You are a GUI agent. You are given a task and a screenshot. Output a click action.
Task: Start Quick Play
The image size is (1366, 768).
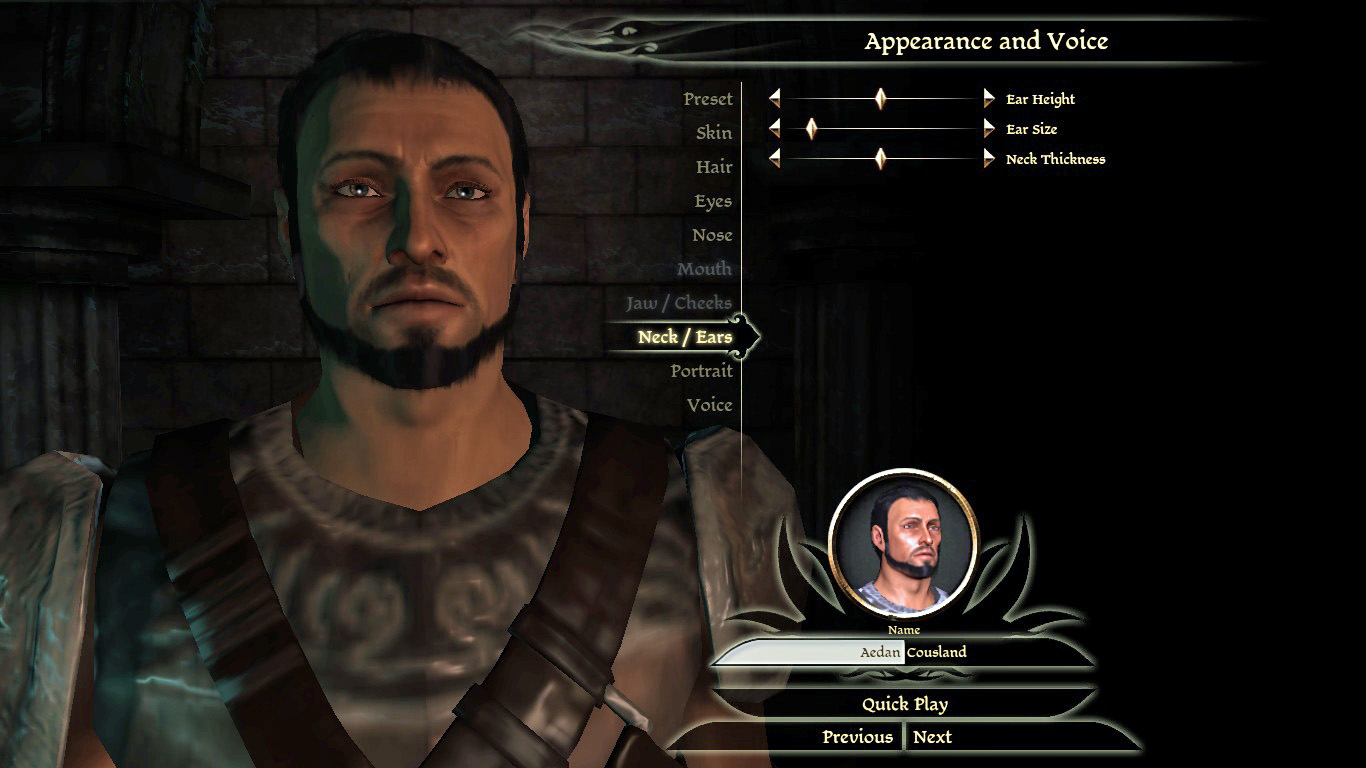point(905,704)
